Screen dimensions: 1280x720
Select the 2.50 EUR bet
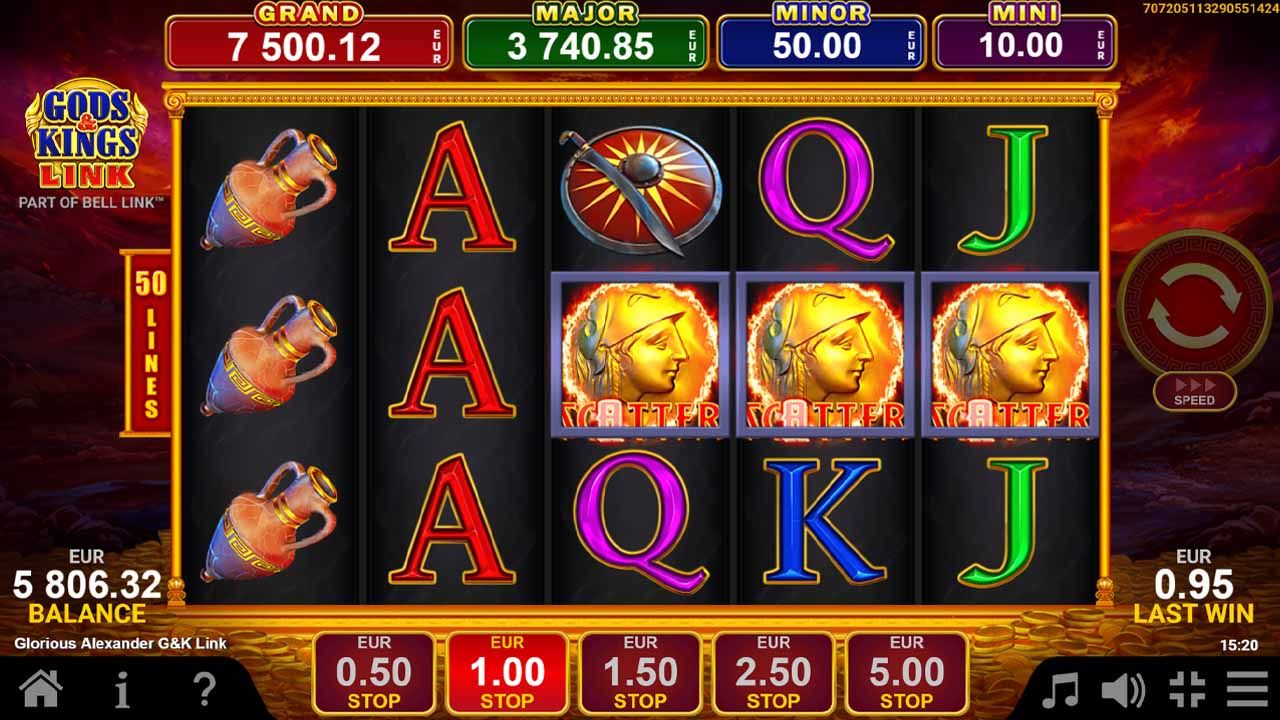tap(775, 668)
